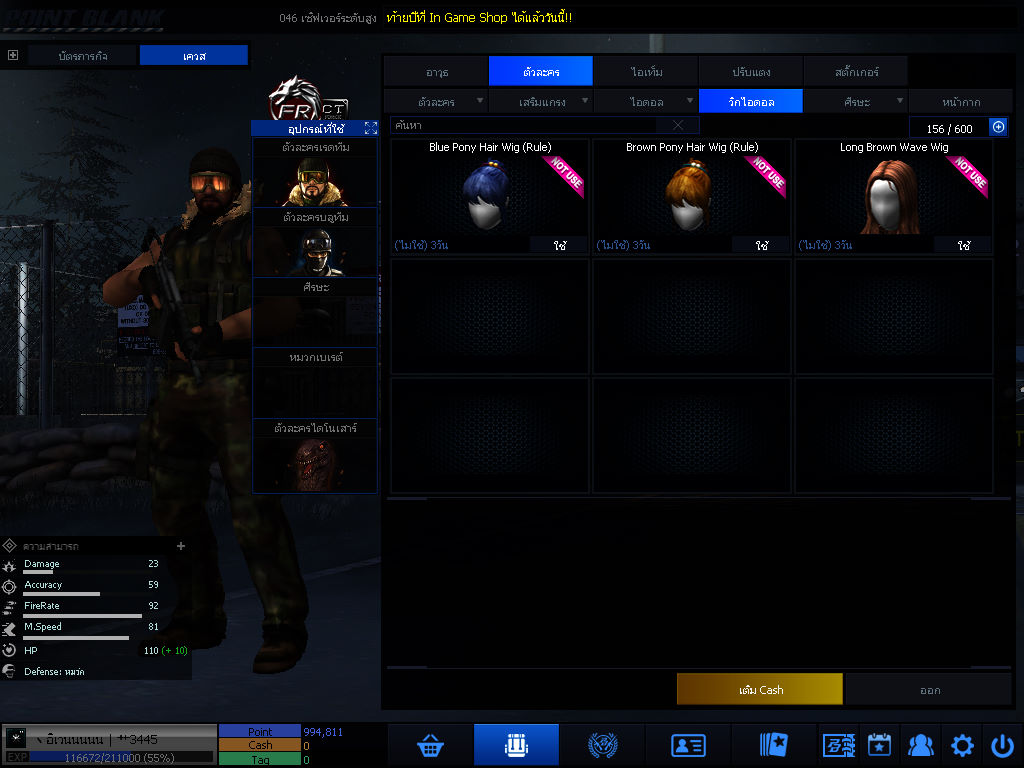
Task: Switch to the อาวุธ weapons tab
Action: coord(436,72)
